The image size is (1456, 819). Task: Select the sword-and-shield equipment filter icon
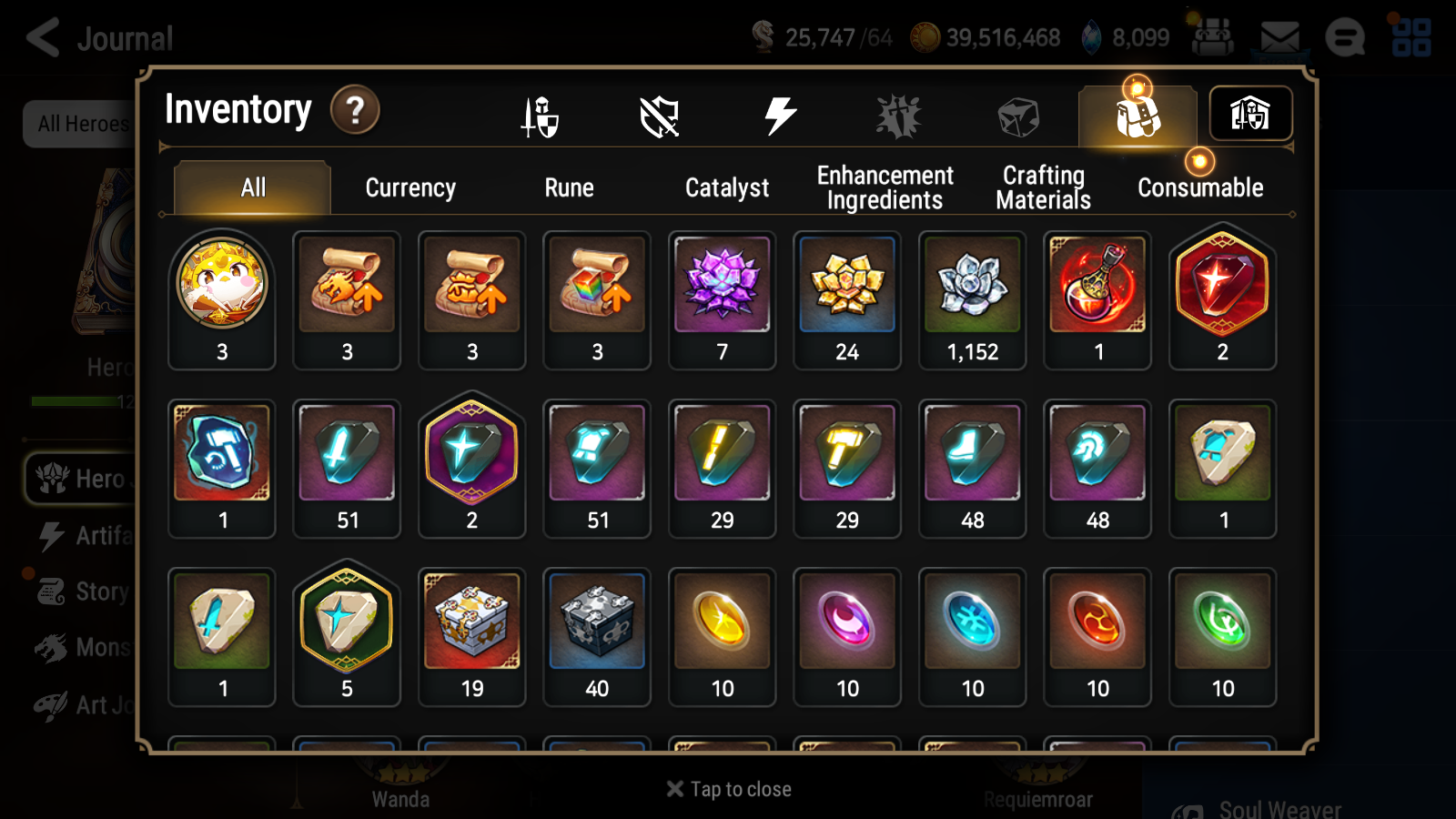tap(539, 116)
